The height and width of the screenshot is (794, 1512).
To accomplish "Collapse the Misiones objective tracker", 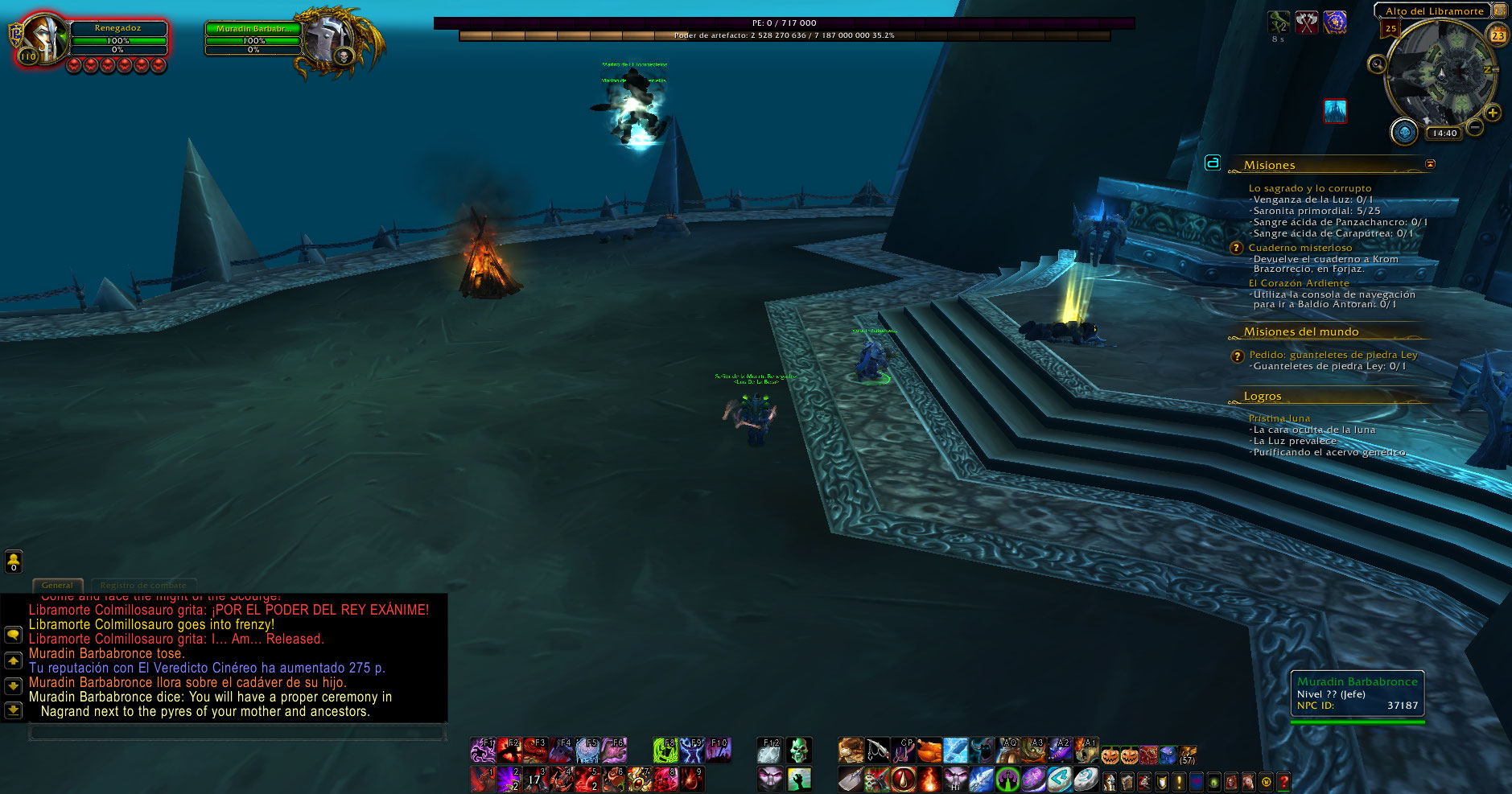I will [x=1430, y=164].
